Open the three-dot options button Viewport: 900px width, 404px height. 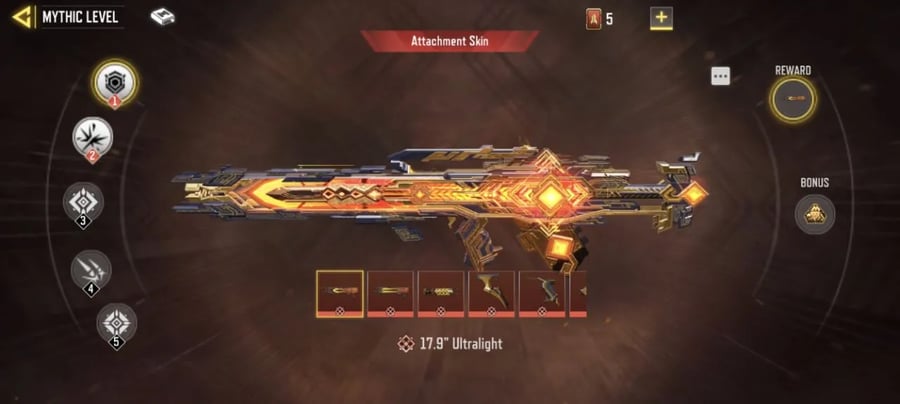[721, 76]
